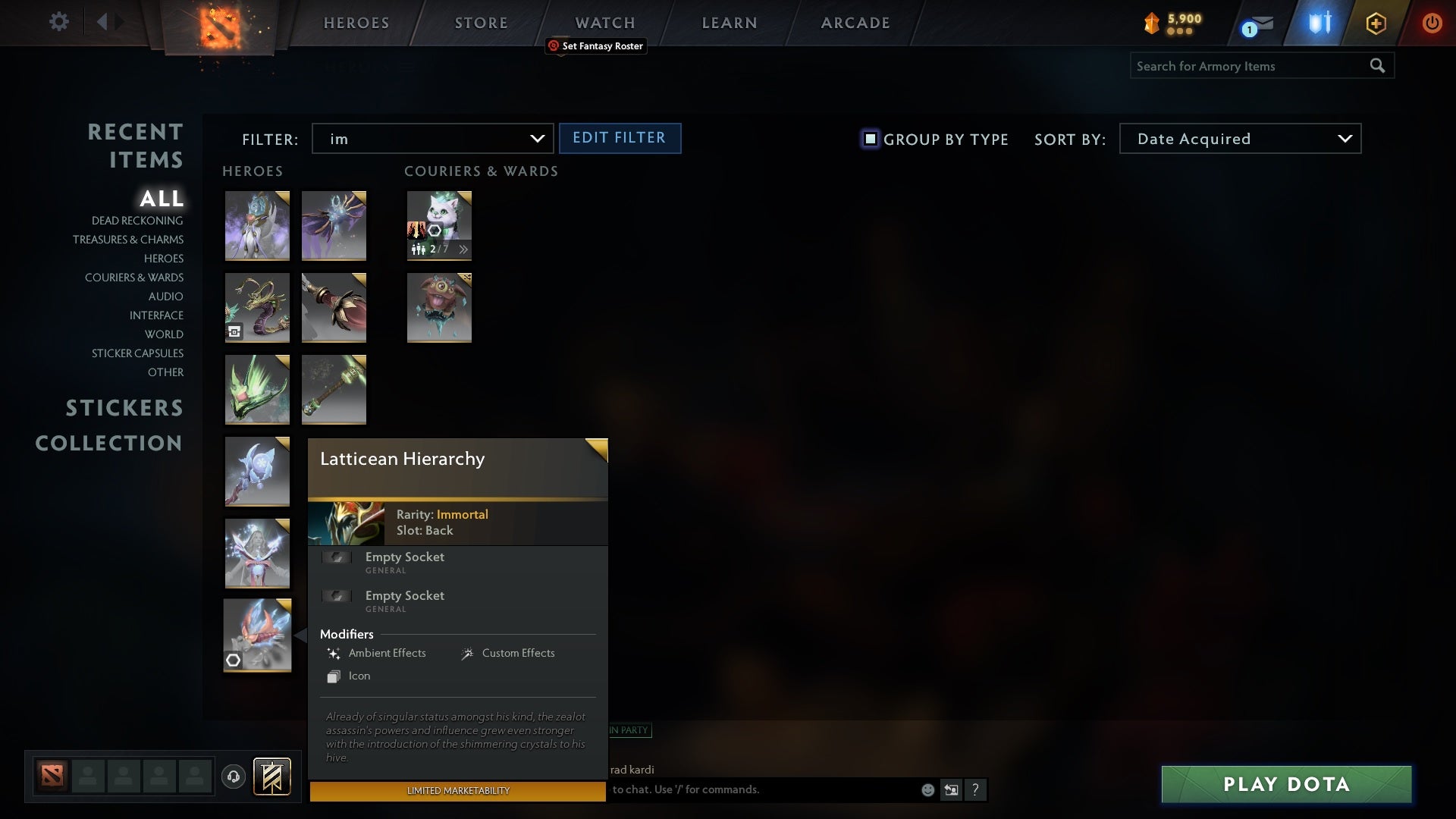Click the PLAY DOTA button
Screen dimensions: 1456x819
point(1286,785)
